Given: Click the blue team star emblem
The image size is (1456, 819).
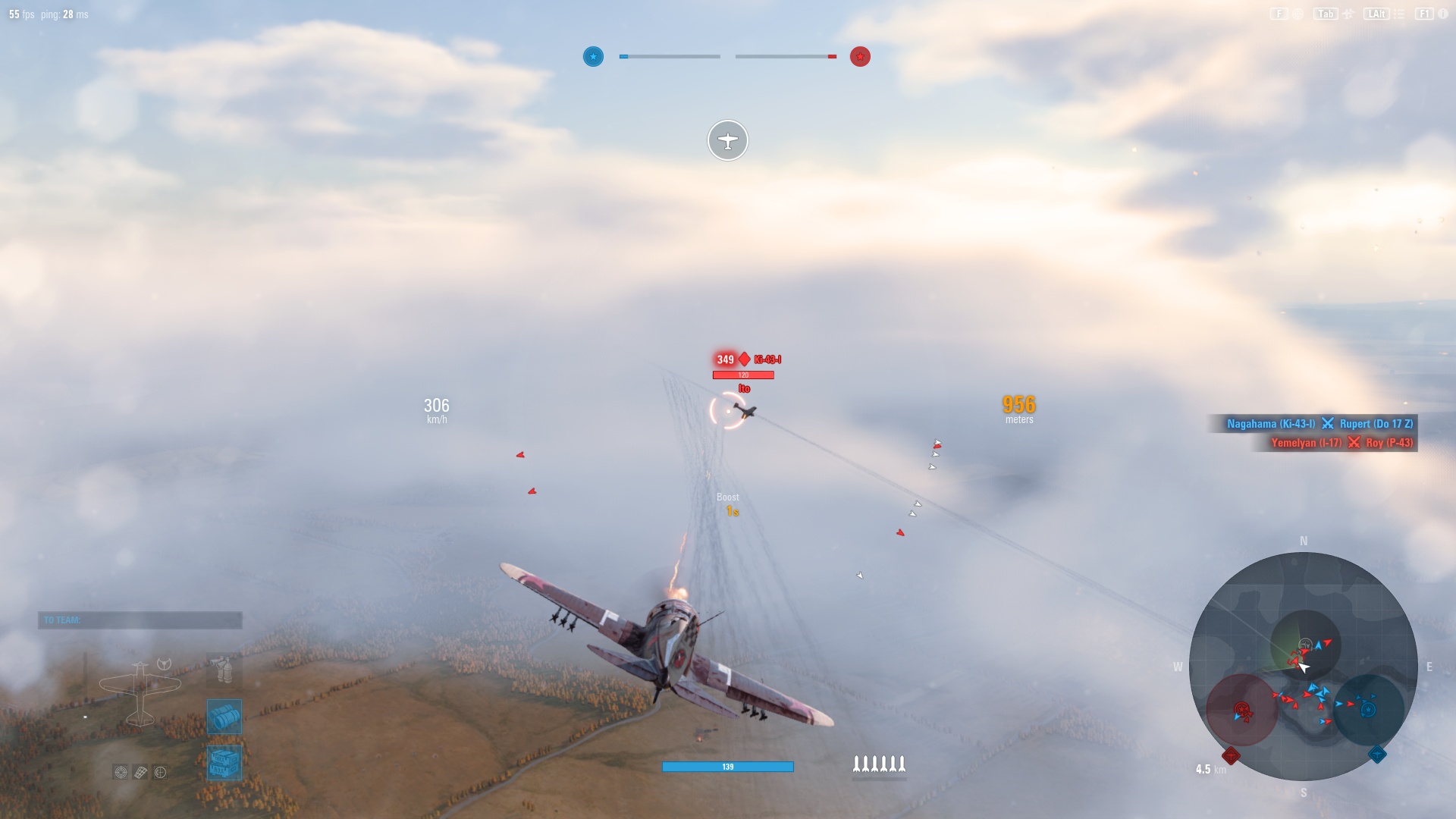Looking at the screenshot, I should click(x=593, y=56).
